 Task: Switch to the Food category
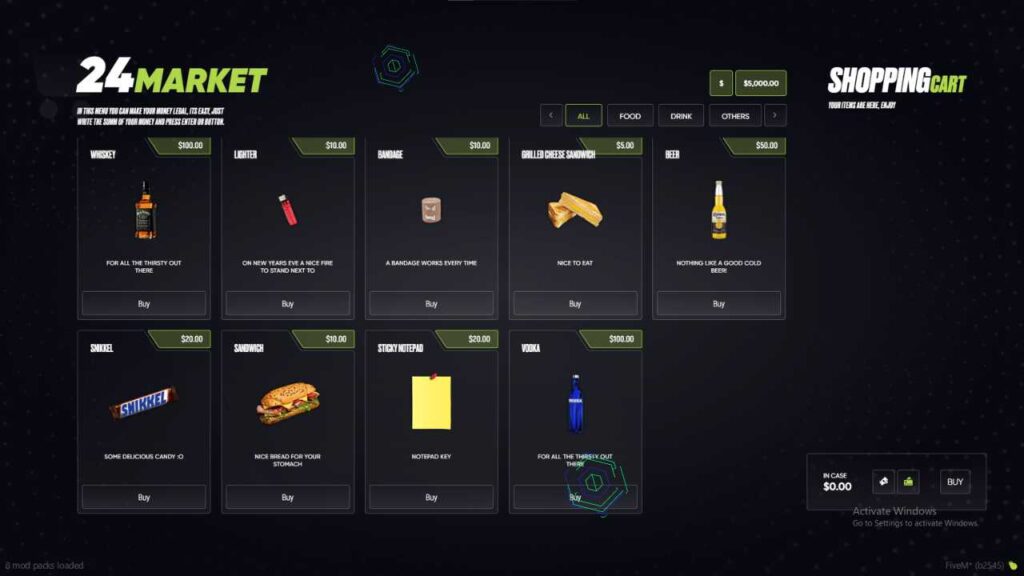pyautogui.click(x=630, y=116)
